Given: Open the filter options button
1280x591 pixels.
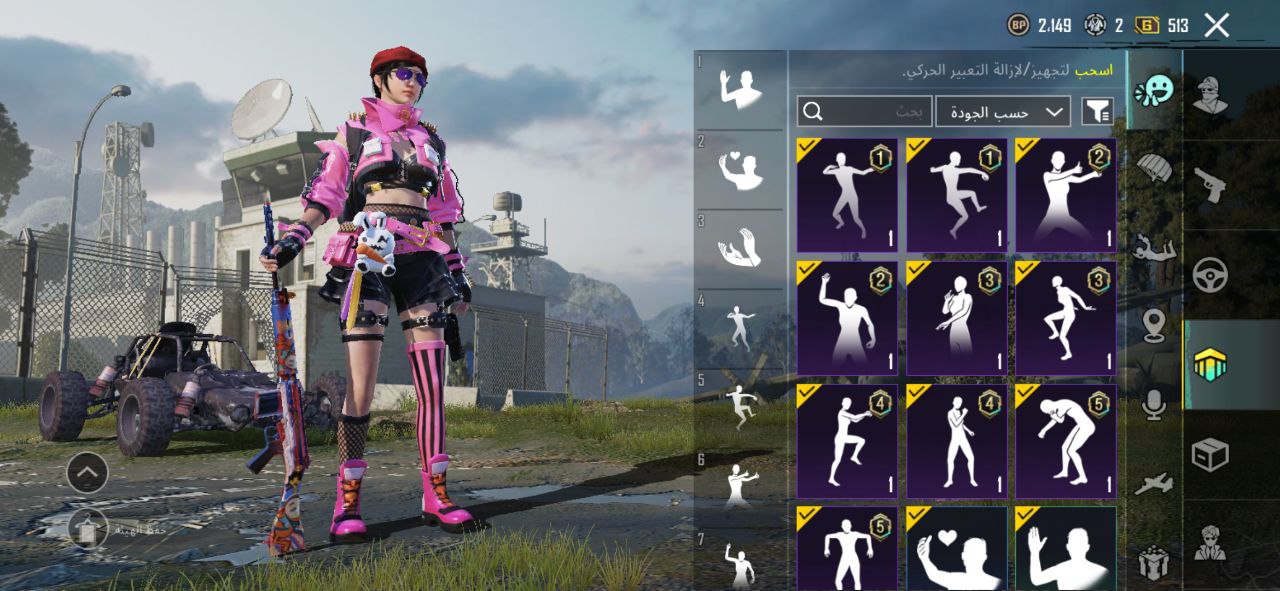Looking at the screenshot, I should click(1097, 112).
